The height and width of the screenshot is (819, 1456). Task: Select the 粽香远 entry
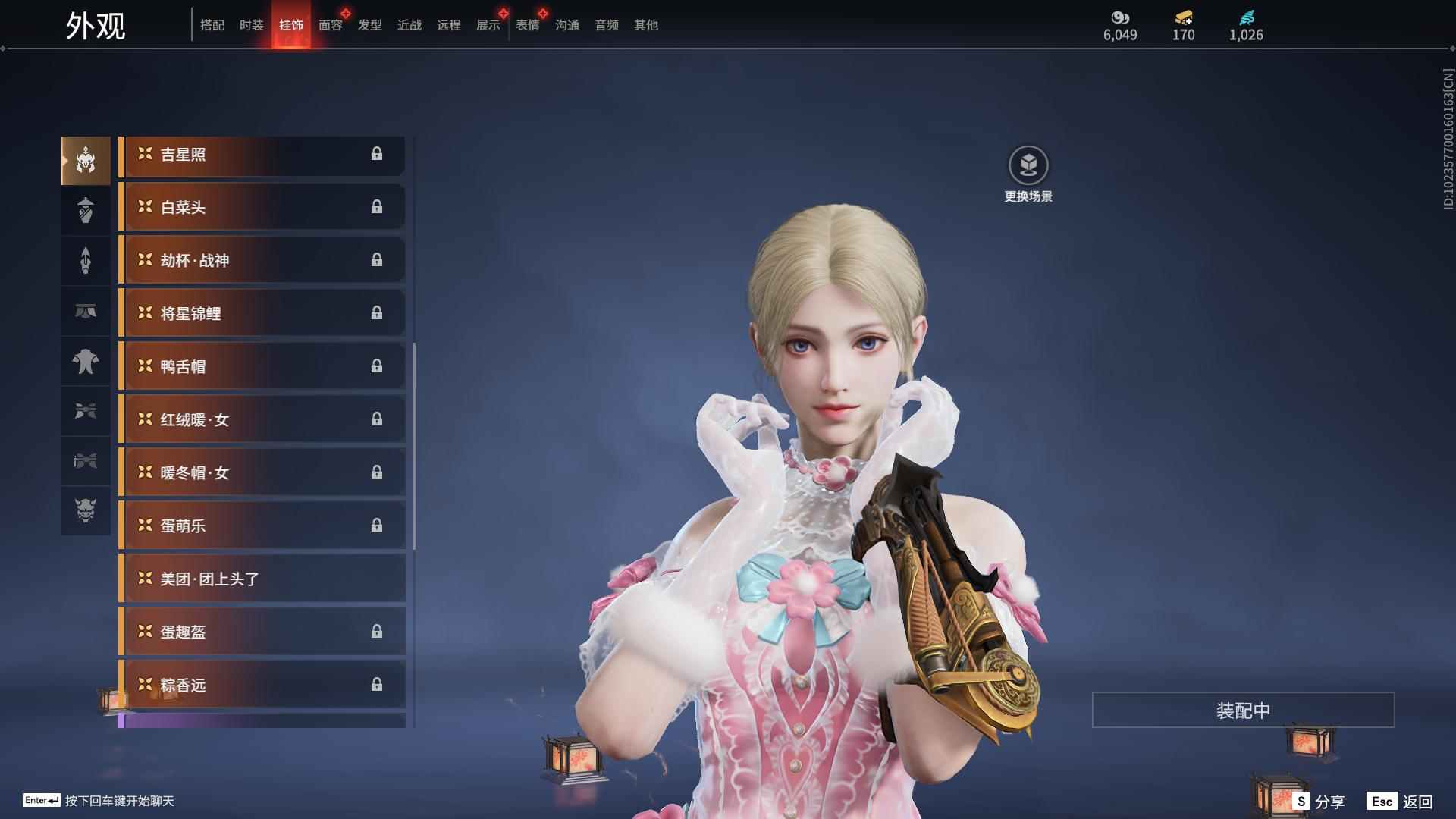tap(262, 686)
